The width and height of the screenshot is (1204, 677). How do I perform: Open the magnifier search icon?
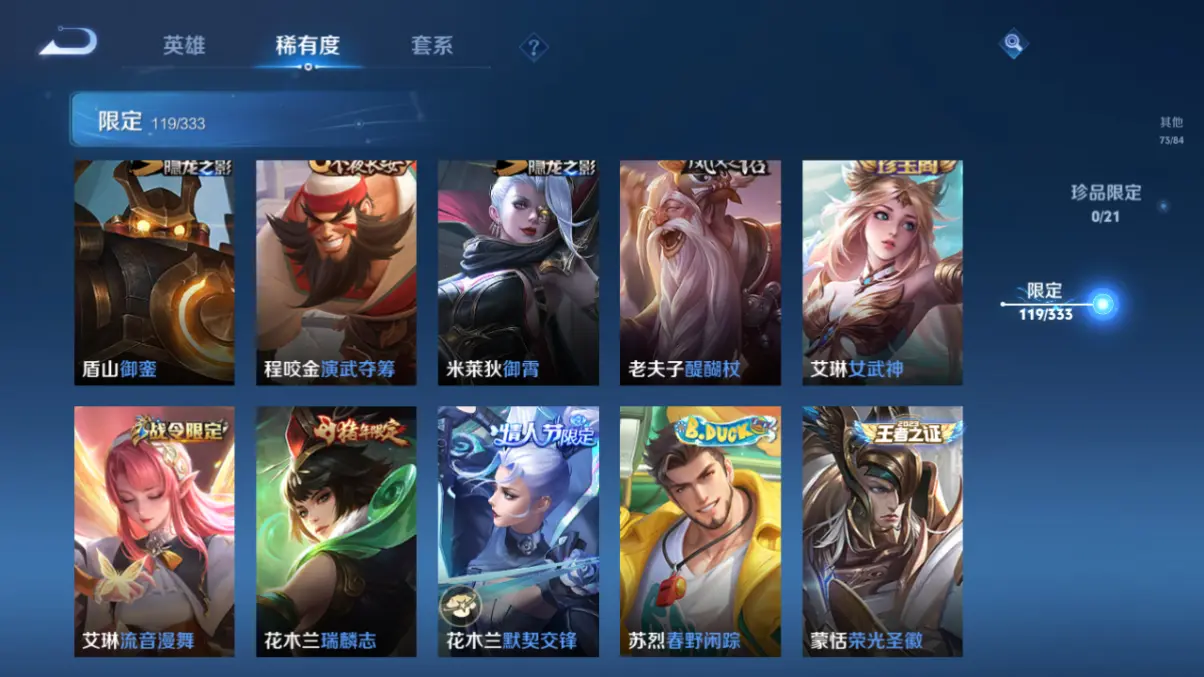coord(1013,43)
